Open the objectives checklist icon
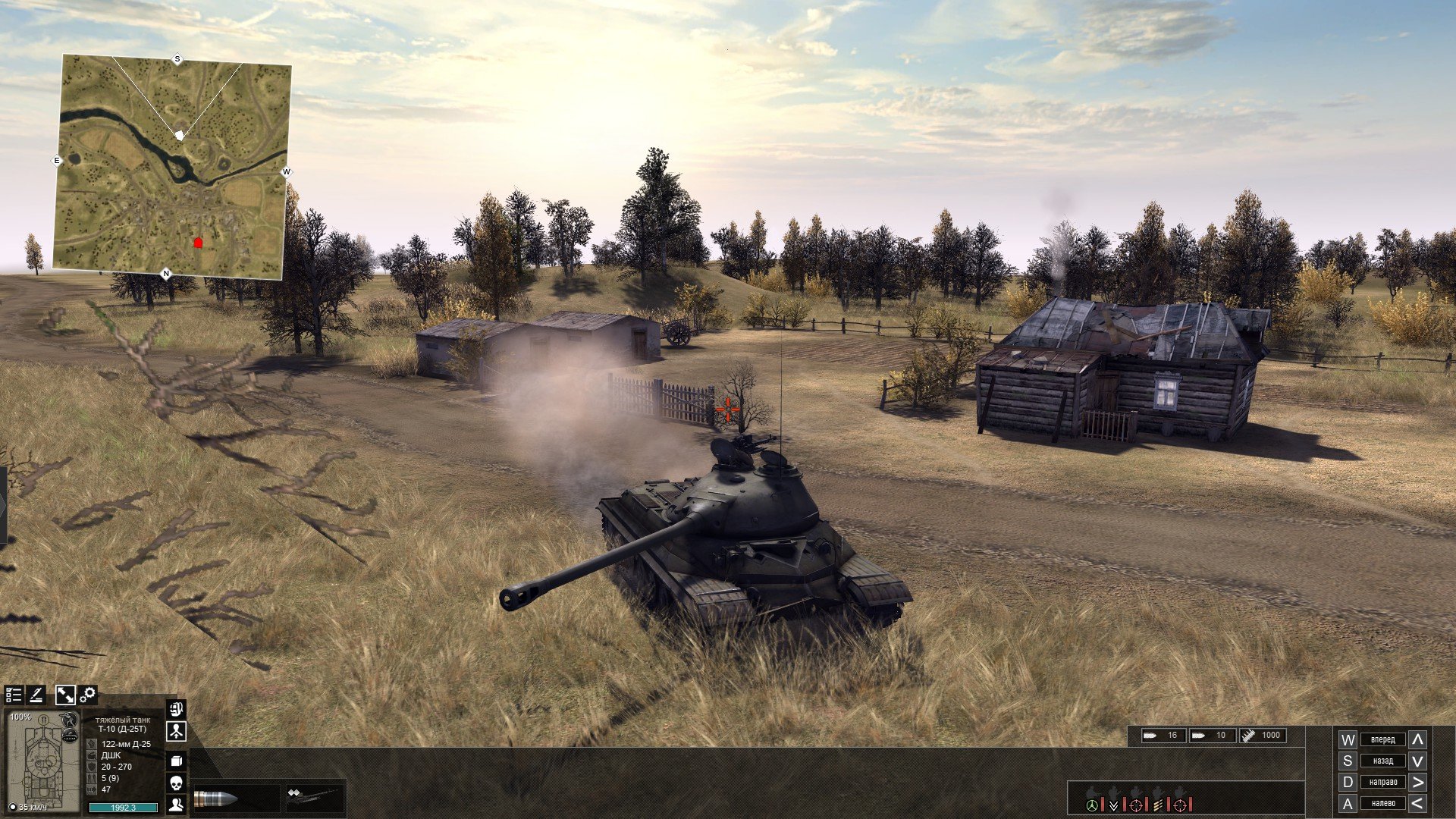The width and height of the screenshot is (1456, 819). [x=14, y=695]
